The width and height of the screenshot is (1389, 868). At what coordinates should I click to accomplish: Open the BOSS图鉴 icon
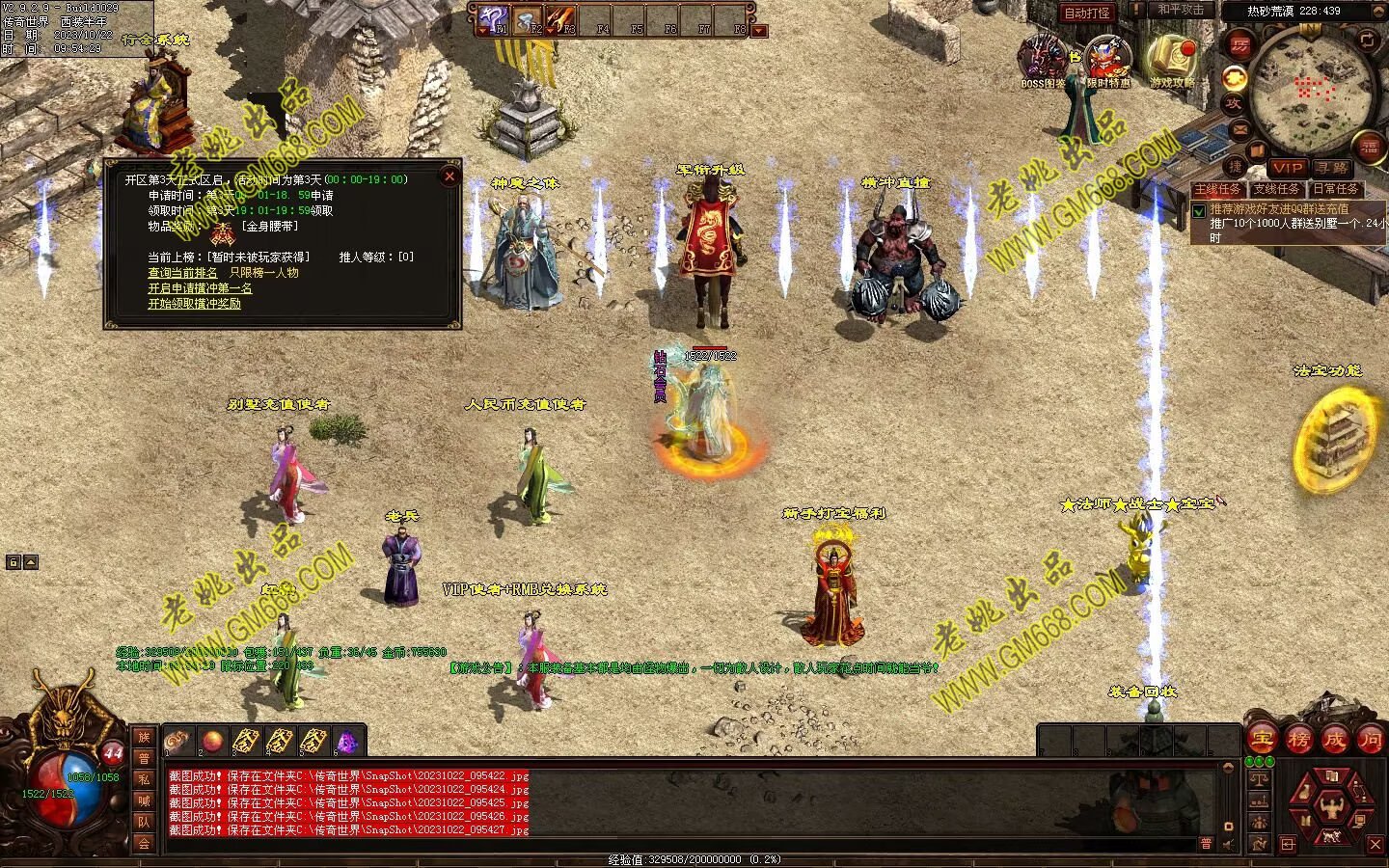point(1044,60)
